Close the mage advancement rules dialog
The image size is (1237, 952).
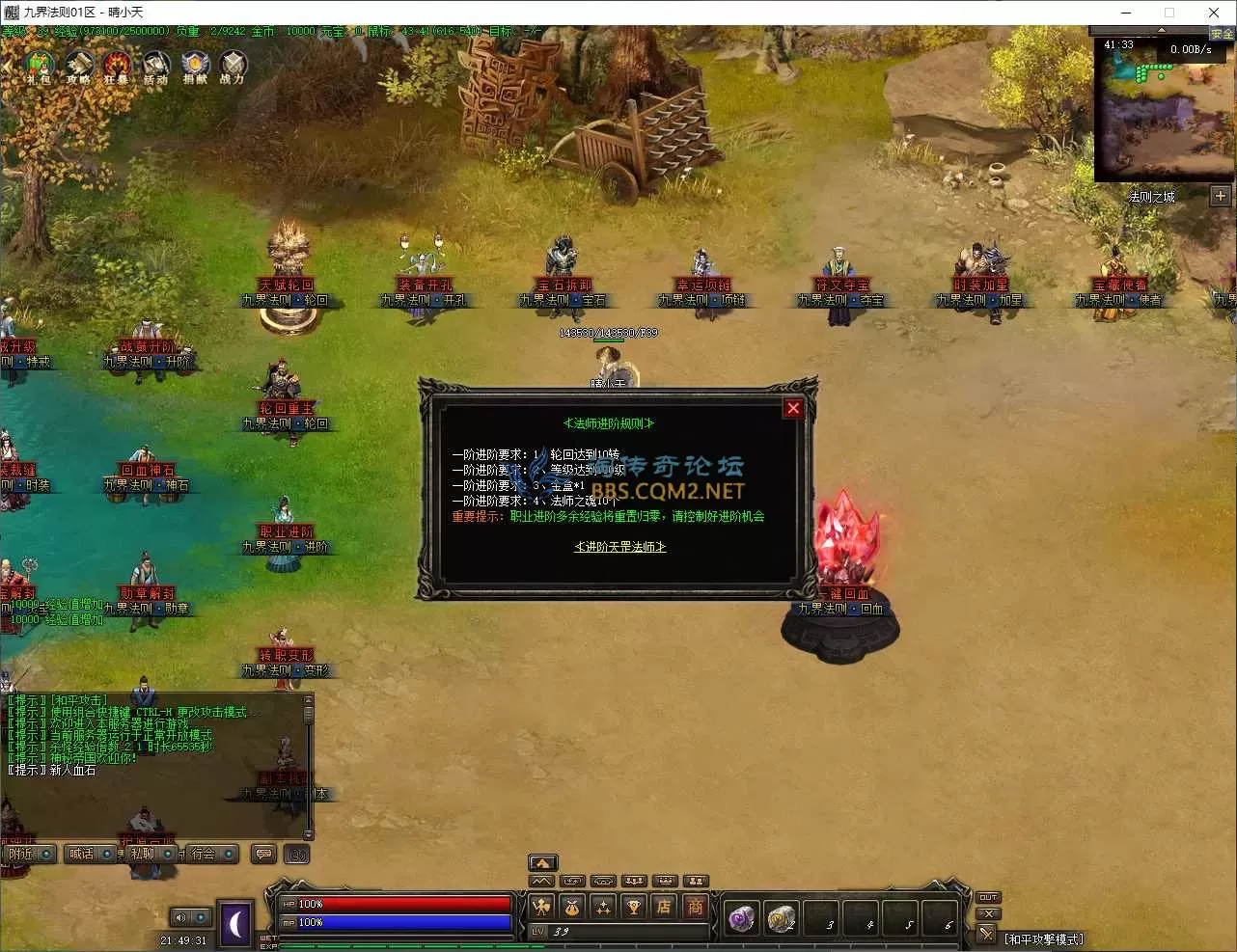pyautogui.click(x=793, y=408)
